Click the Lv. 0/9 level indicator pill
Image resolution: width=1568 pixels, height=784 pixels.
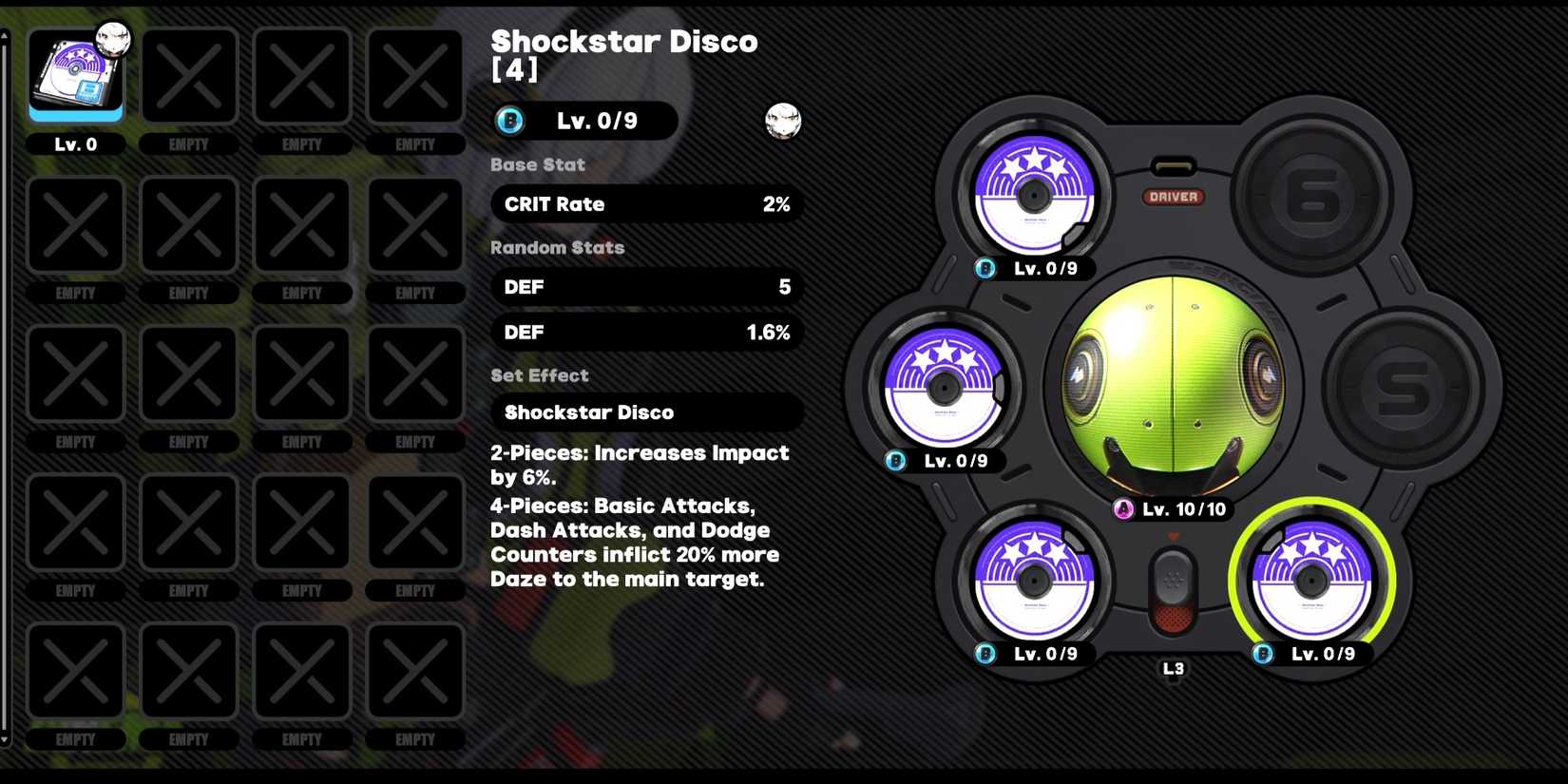[600, 121]
